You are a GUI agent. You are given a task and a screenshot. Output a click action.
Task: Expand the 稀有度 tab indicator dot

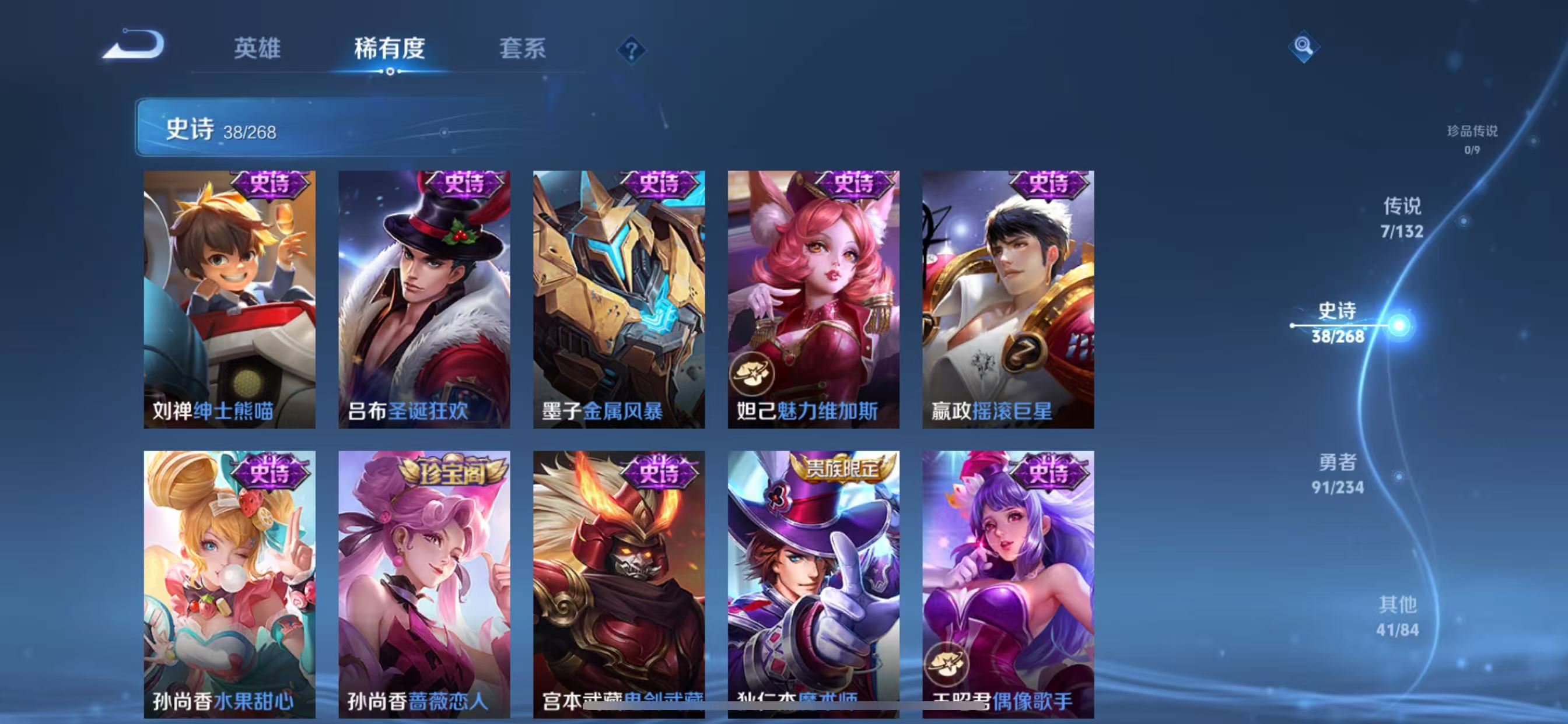point(390,72)
